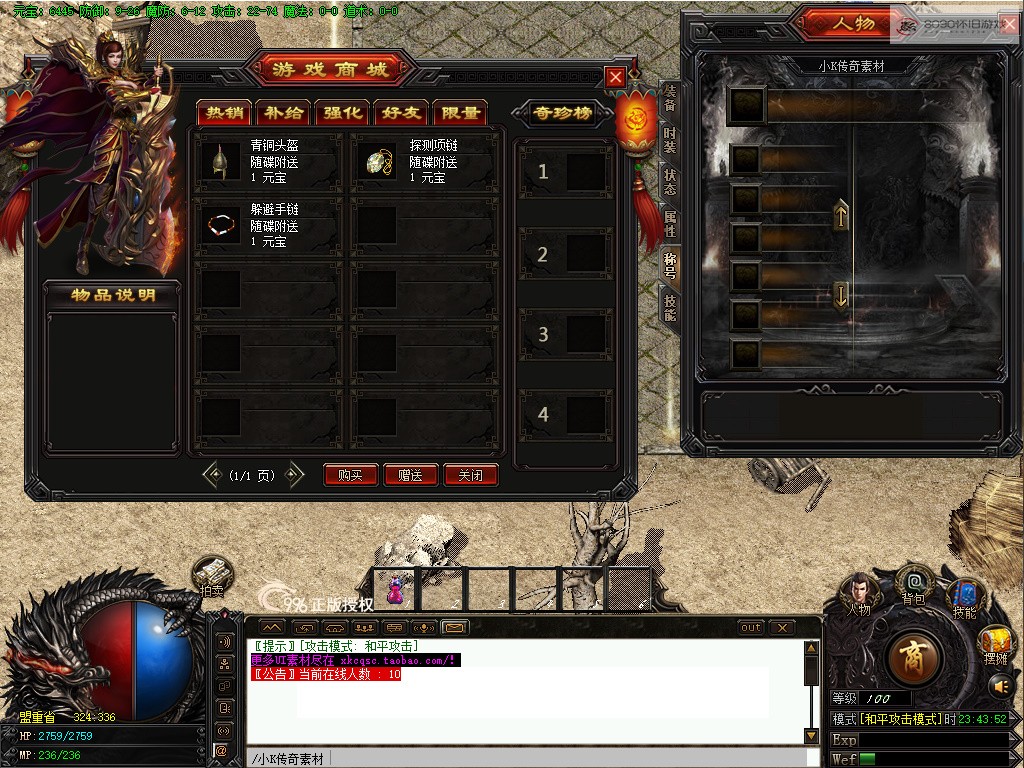
Task: Click the 赠送 gift button
Action: (411, 475)
